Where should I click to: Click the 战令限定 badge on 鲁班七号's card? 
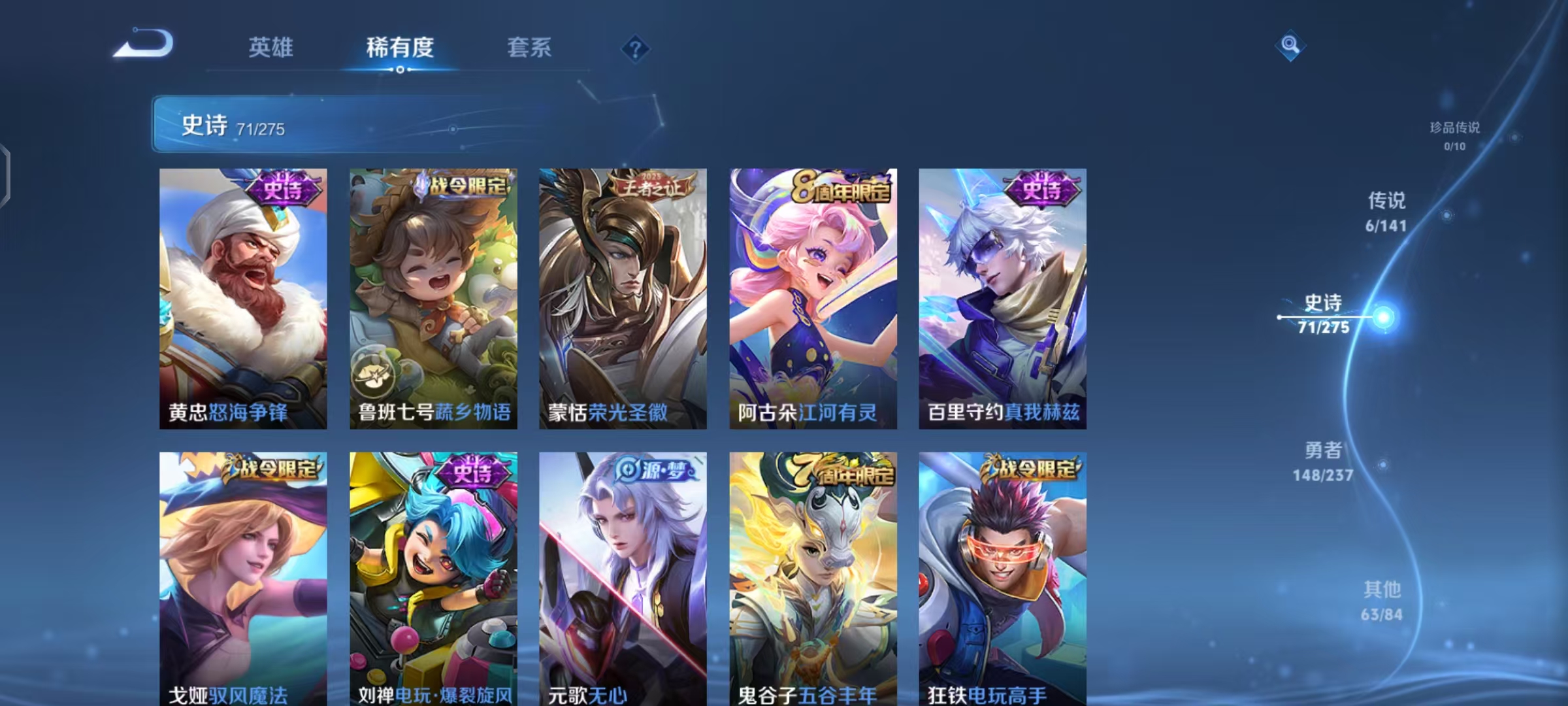pos(463,186)
